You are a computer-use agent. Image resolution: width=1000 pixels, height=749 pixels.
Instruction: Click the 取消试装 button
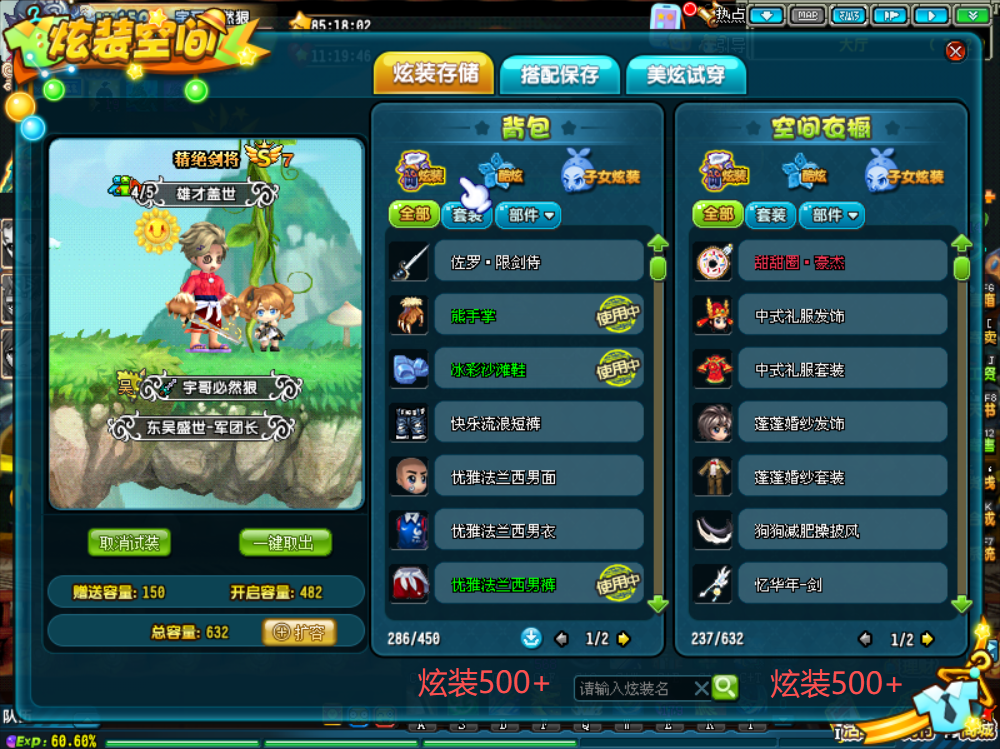(x=129, y=543)
